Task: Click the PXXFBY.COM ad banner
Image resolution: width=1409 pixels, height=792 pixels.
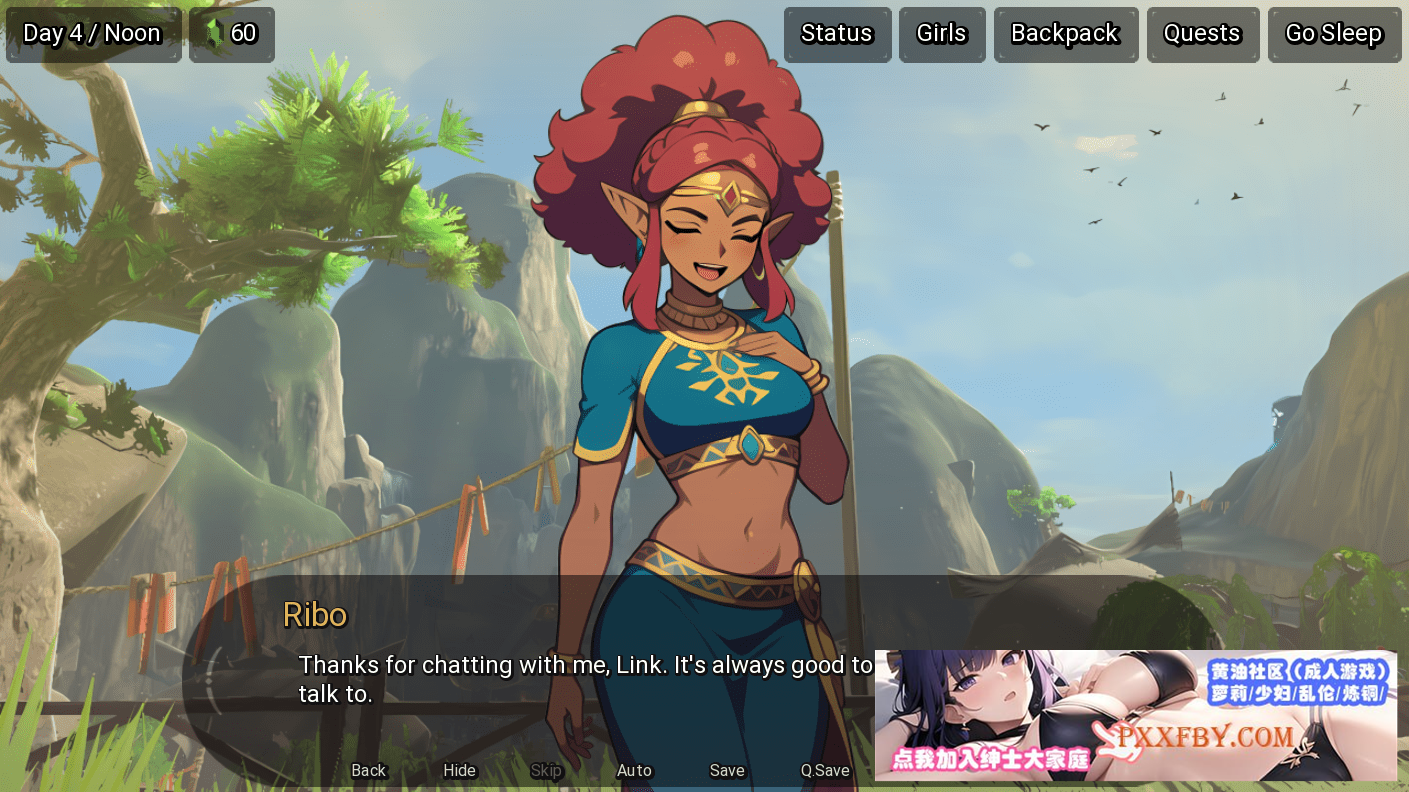Action: pos(1135,715)
